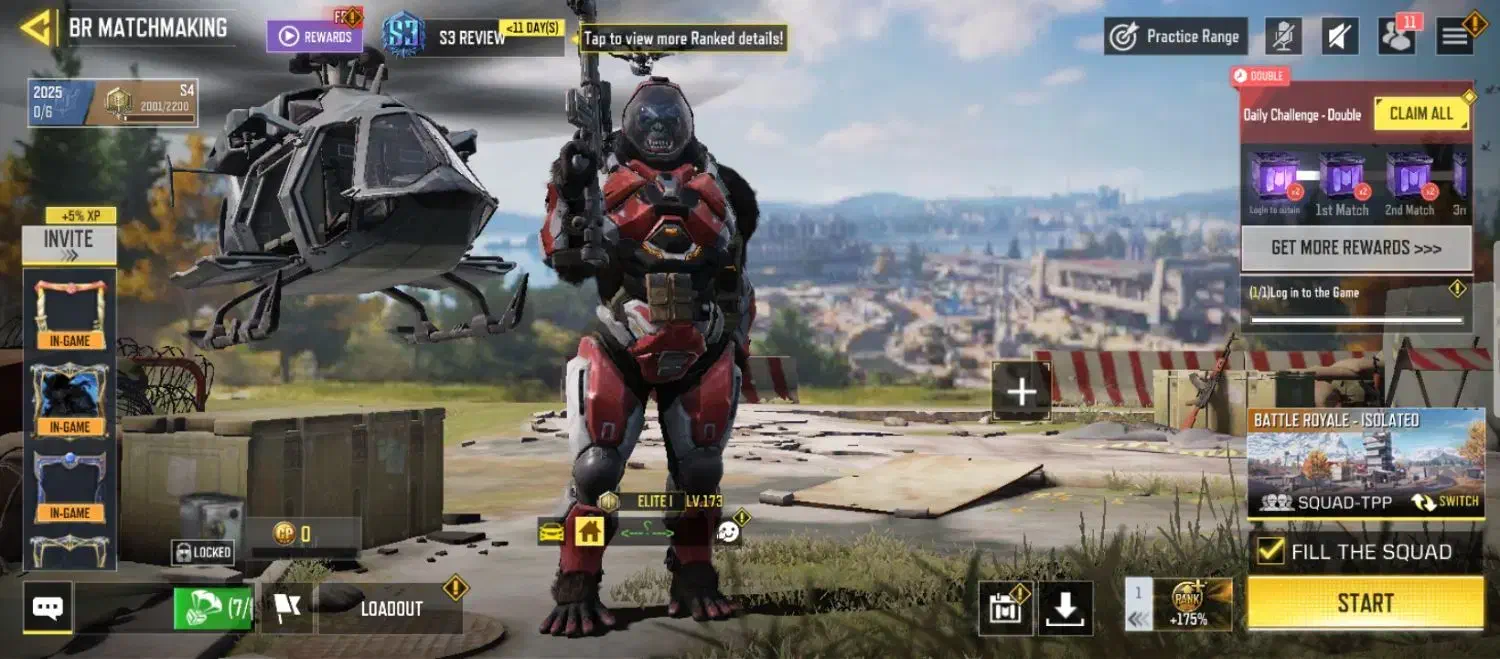Open Get More Rewards
1500x659 pixels.
point(1356,248)
